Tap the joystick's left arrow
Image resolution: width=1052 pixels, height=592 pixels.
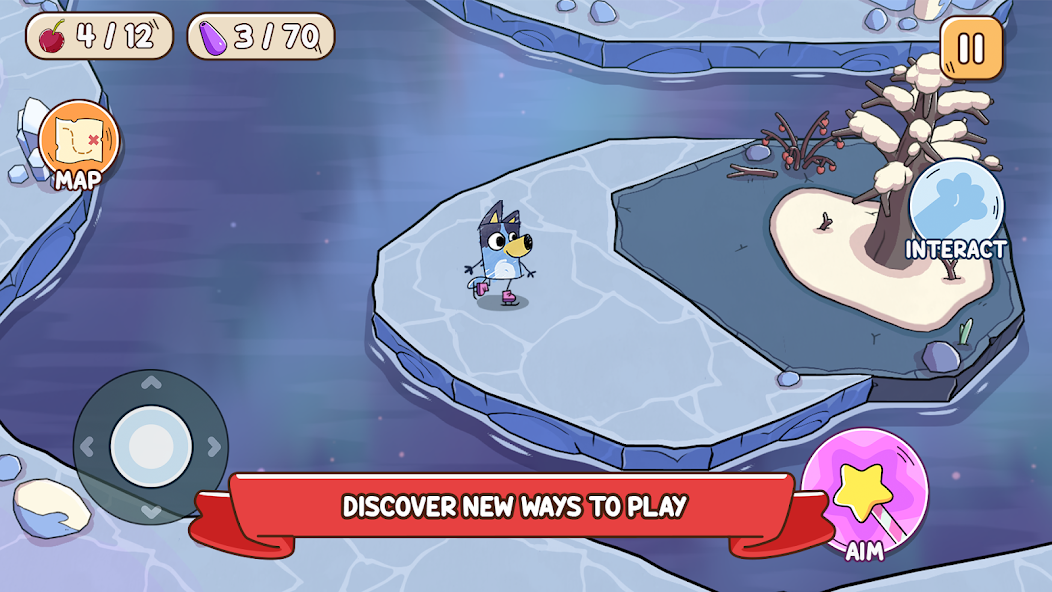coord(88,446)
